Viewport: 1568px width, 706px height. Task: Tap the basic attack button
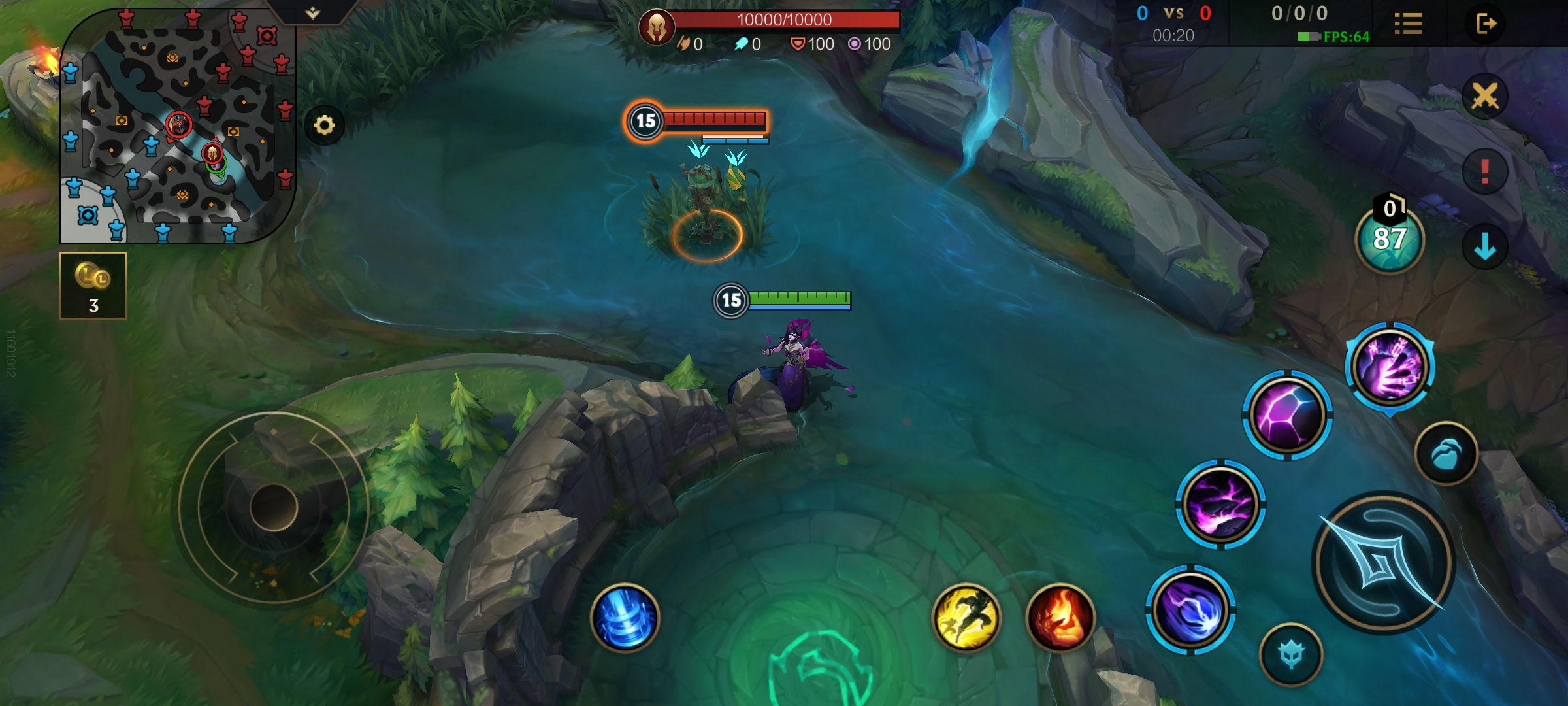[1382, 562]
